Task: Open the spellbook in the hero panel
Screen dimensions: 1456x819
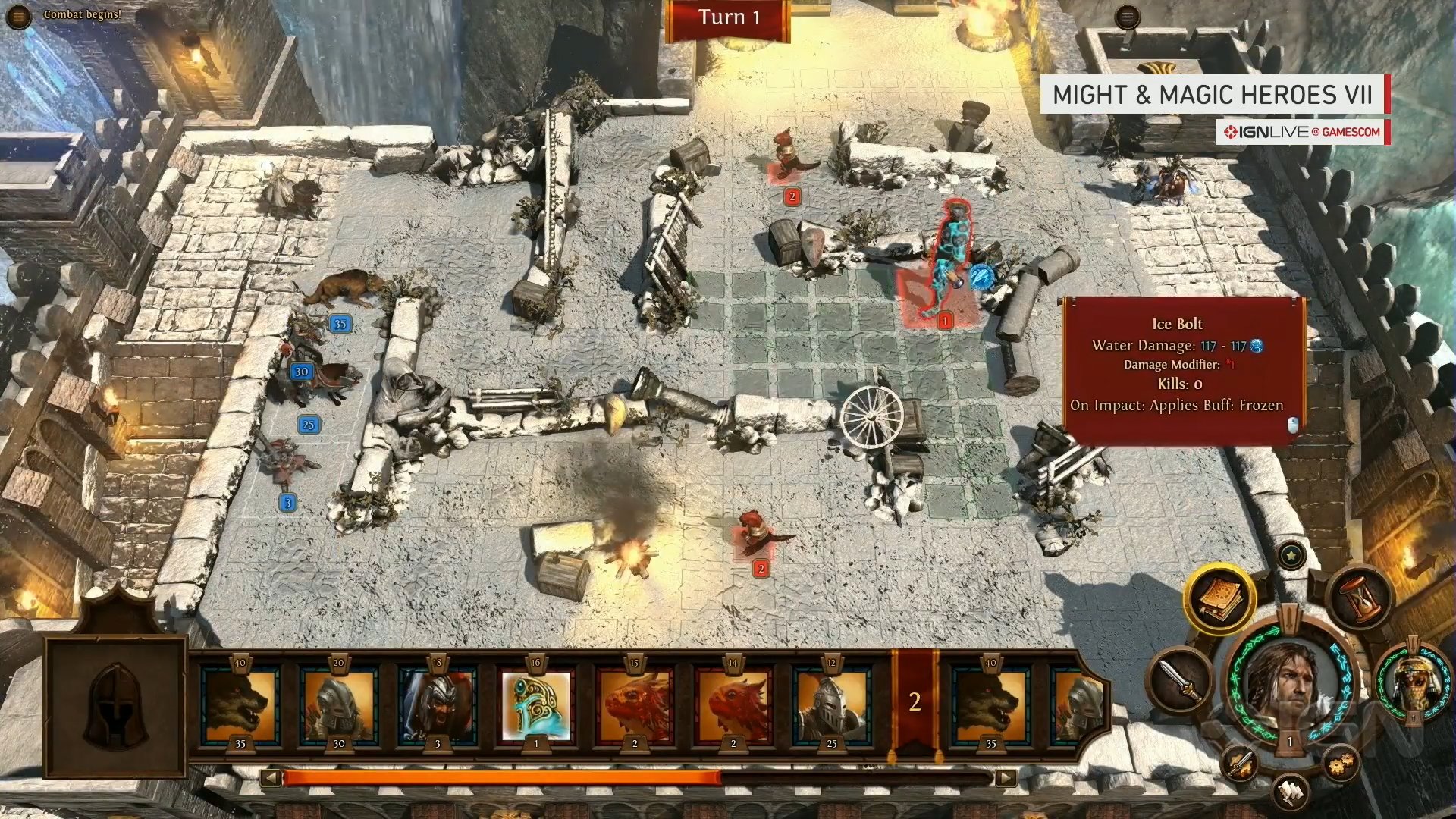Action: [x=1219, y=599]
